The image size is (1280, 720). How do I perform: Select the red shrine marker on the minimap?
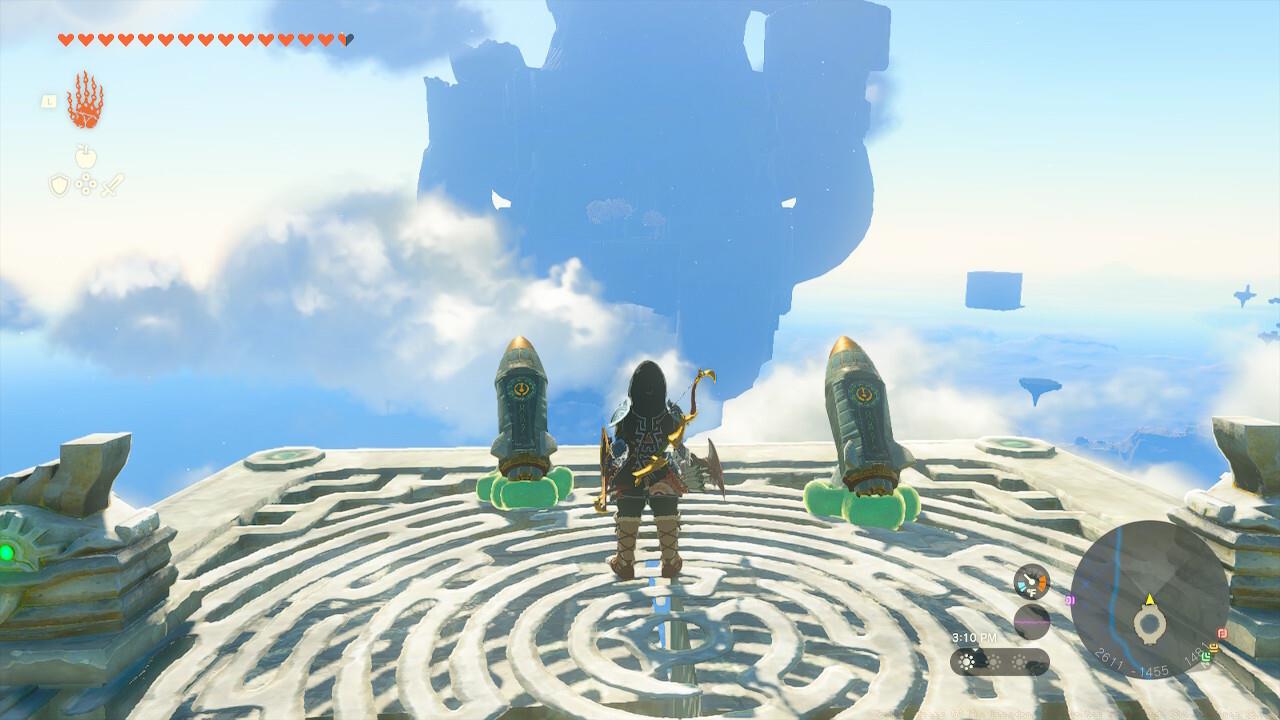click(x=1222, y=632)
